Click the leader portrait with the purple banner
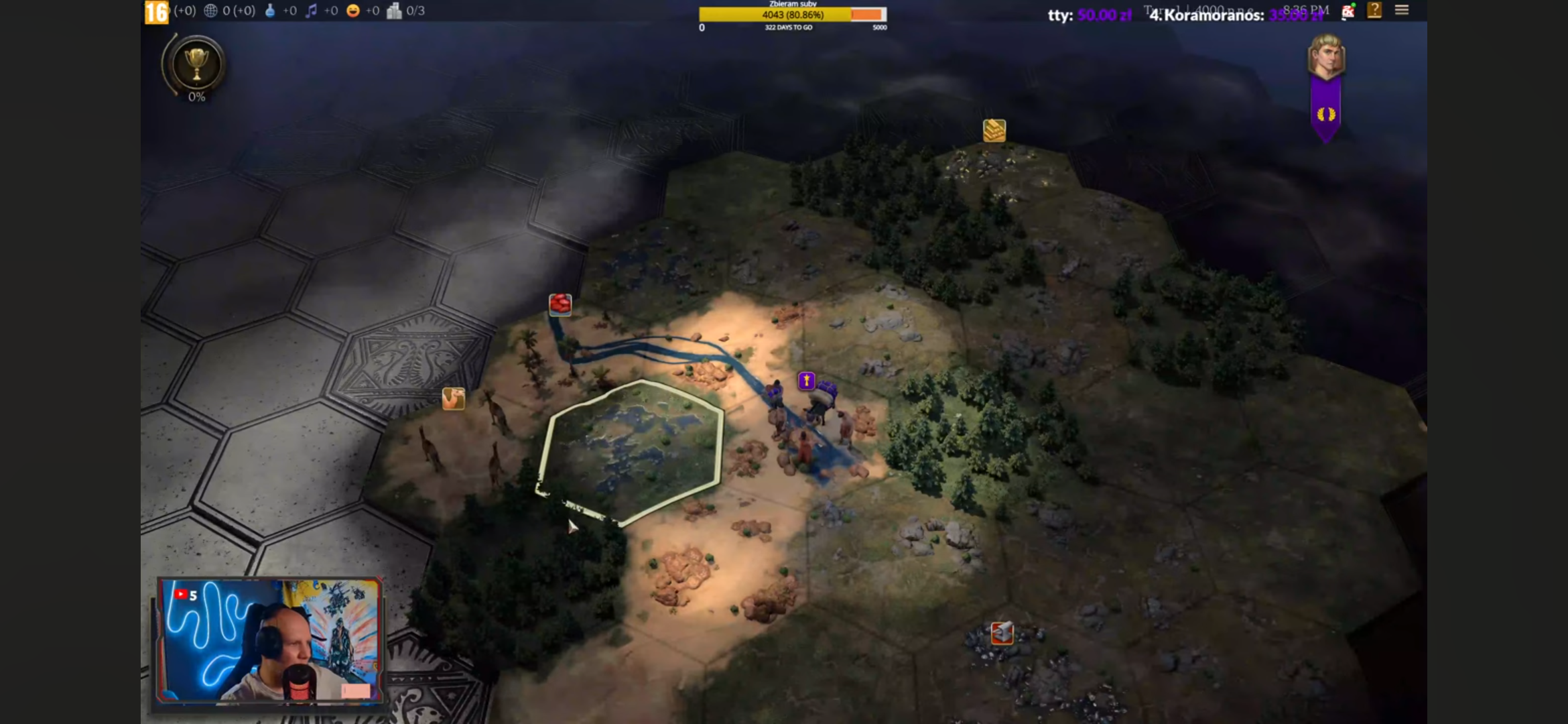The image size is (1568, 724). 1326,57
